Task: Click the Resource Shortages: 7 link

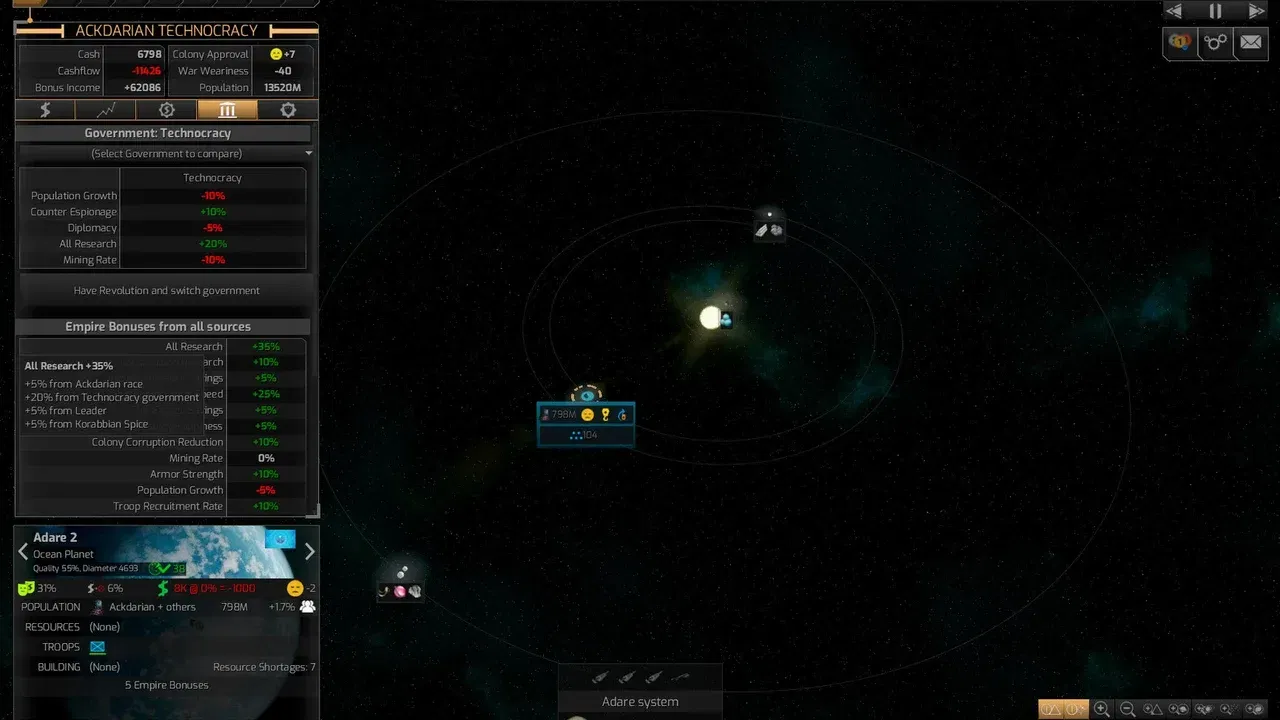Action: (263, 667)
